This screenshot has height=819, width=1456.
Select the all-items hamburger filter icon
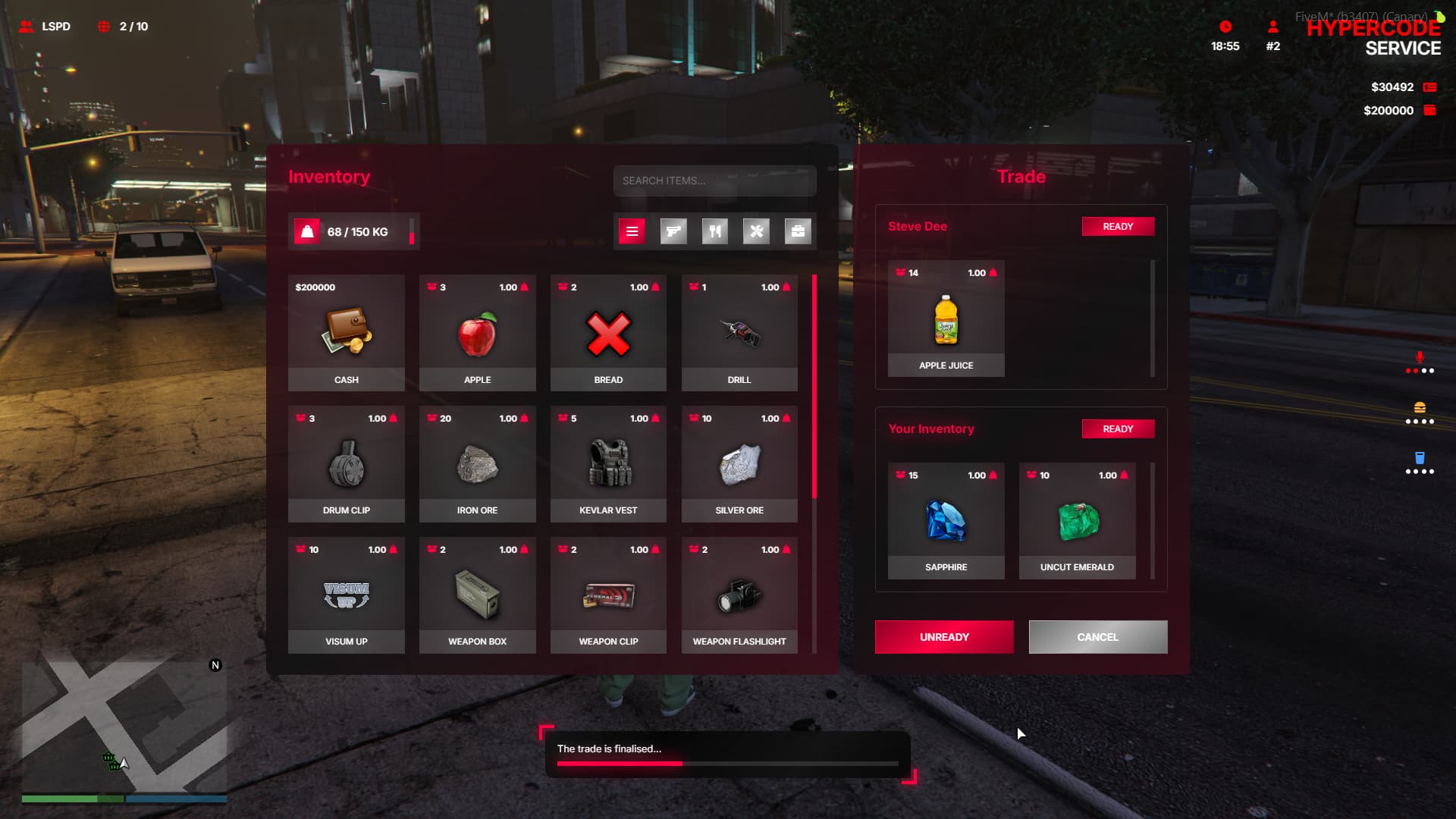tap(632, 231)
